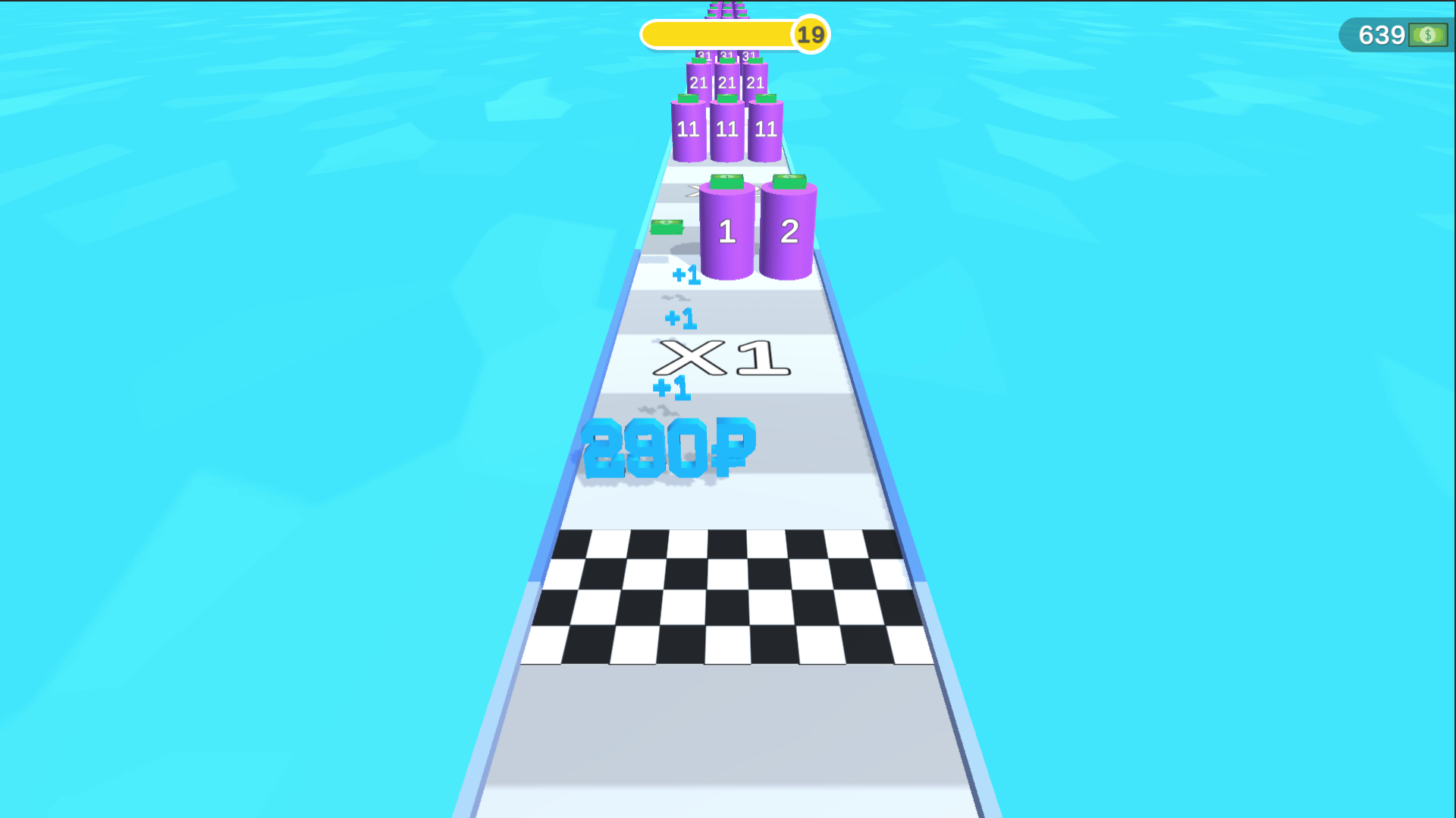Click the second +1 gate marker

(682, 318)
